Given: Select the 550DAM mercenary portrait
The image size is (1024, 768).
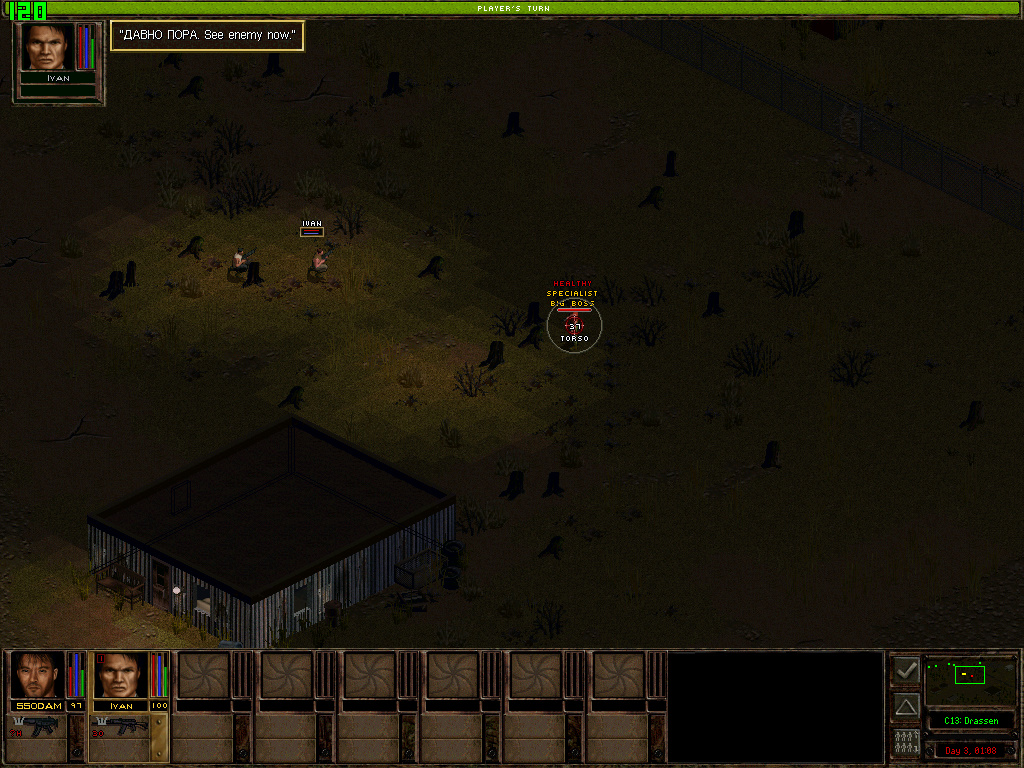Looking at the screenshot, I should point(38,676).
